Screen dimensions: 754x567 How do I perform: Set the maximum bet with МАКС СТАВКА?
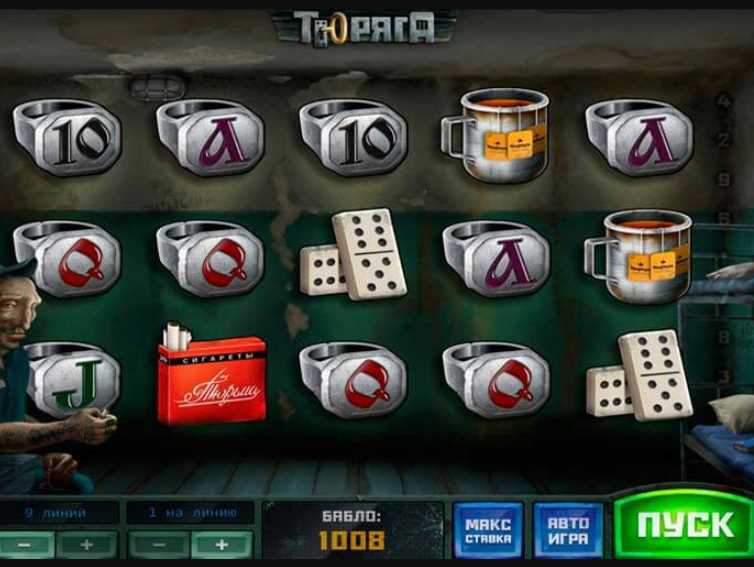pos(487,528)
